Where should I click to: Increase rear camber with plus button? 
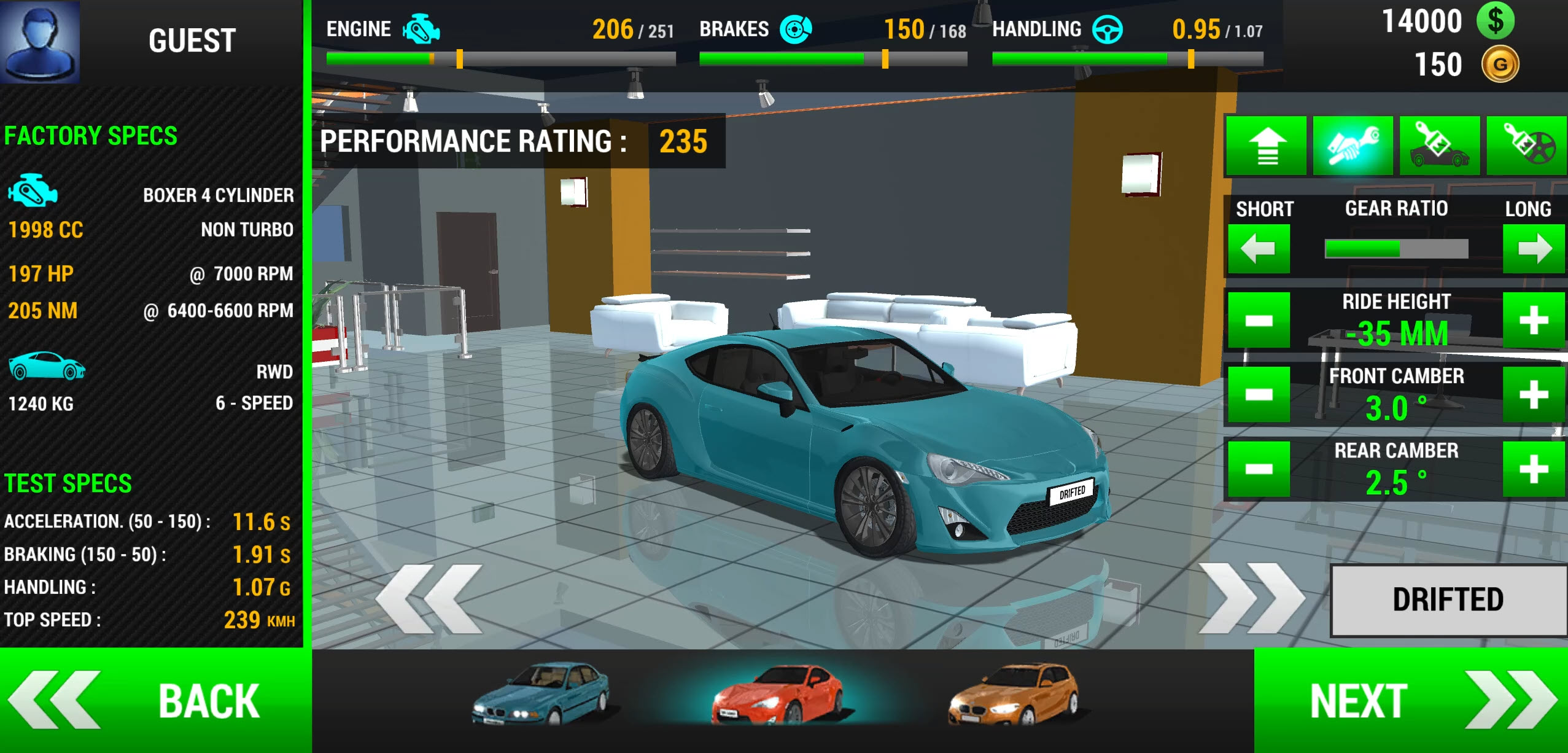(1534, 469)
